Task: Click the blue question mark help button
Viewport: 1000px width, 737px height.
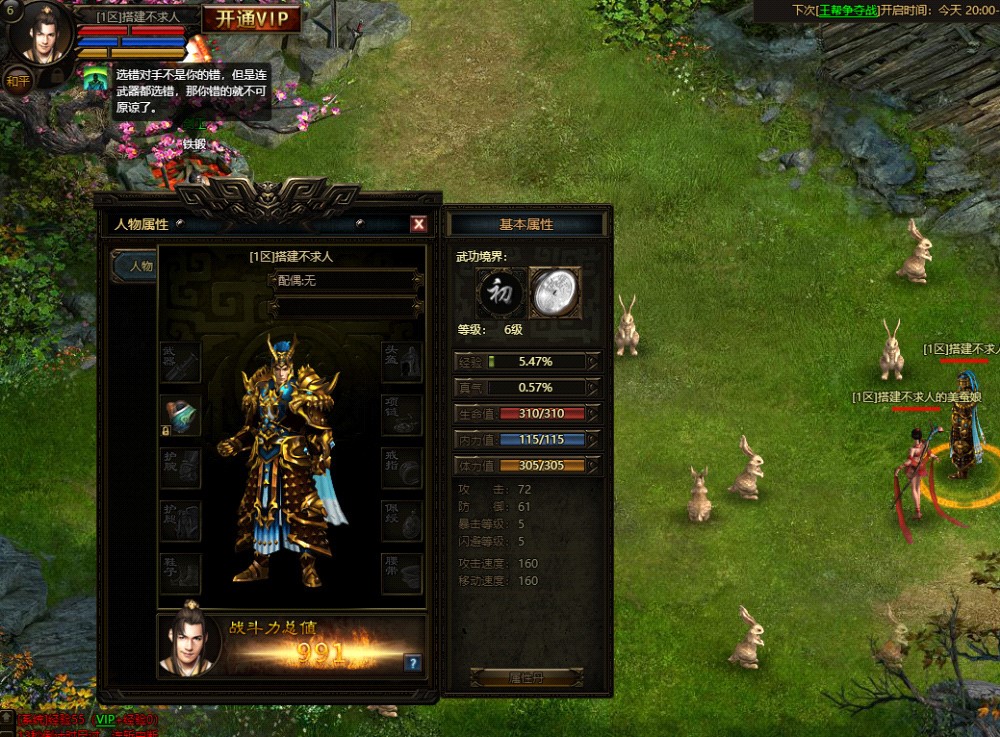Action: [x=412, y=662]
